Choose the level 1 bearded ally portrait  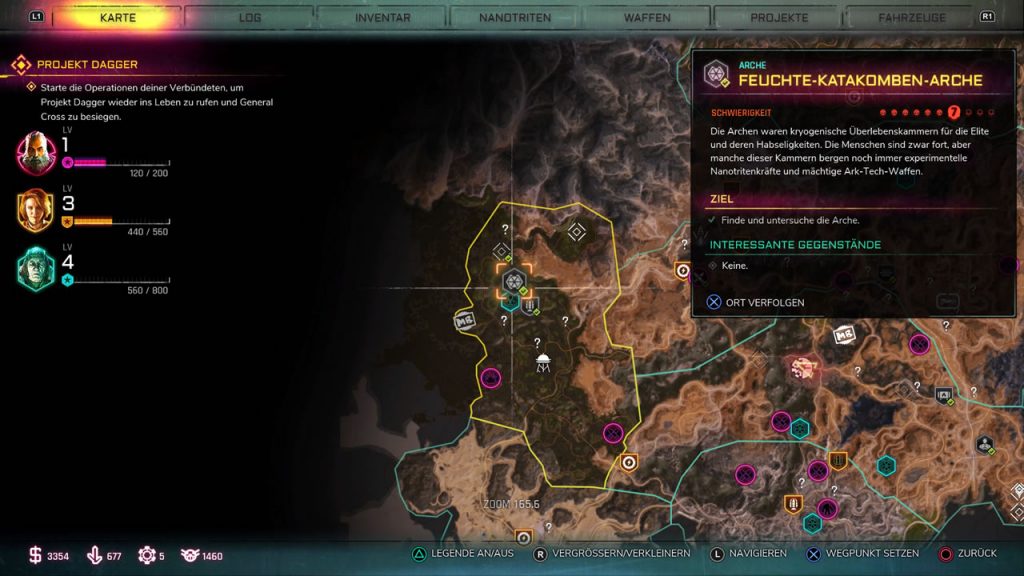click(x=36, y=153)
